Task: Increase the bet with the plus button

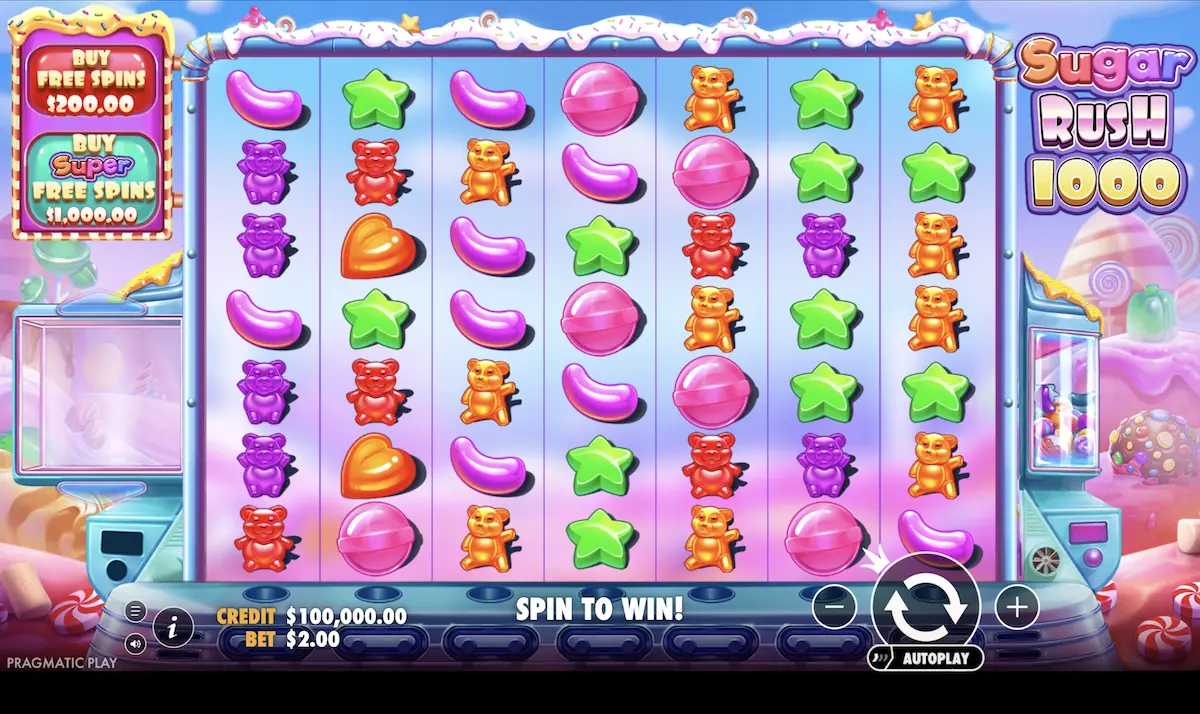Action: tap(1017, 606)
